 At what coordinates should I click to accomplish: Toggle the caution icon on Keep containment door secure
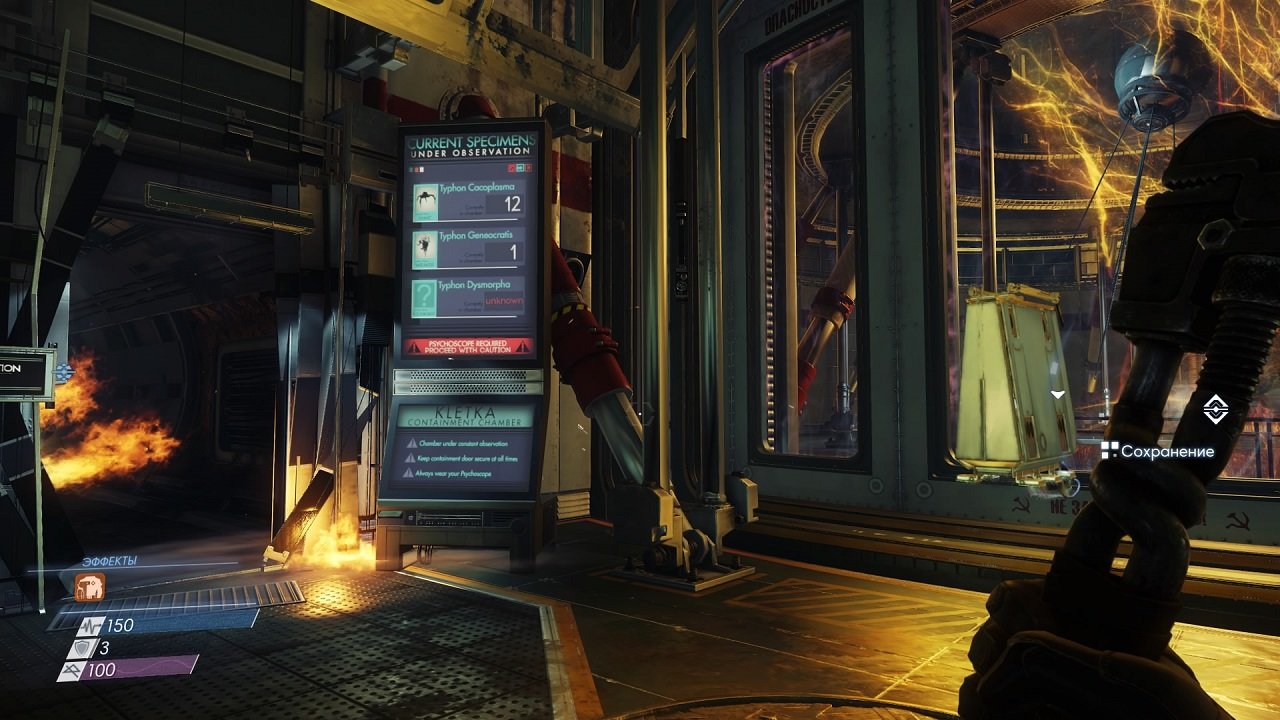coord(412,456)
